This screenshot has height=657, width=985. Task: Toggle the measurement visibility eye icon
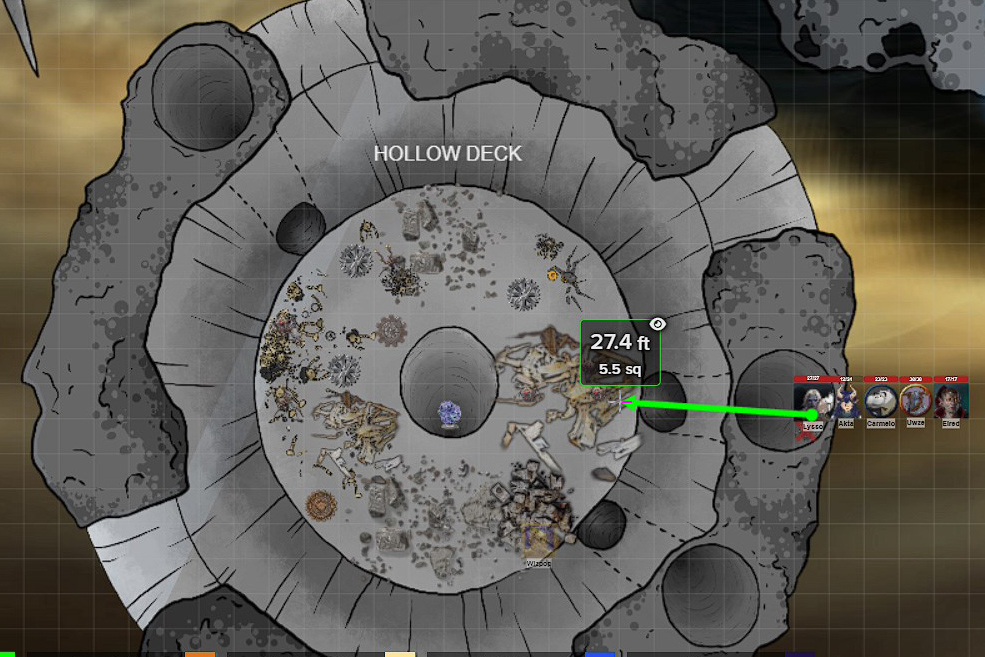[x=657, y=323]
